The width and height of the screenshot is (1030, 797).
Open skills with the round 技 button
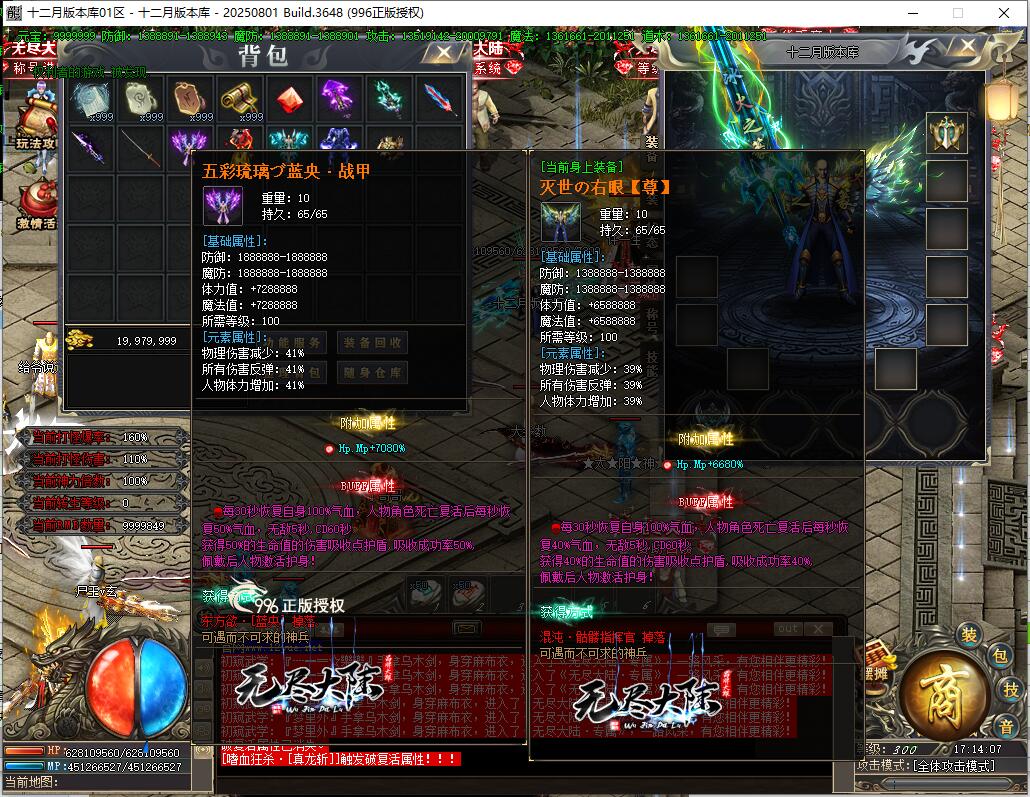(x=1011, y=689)
